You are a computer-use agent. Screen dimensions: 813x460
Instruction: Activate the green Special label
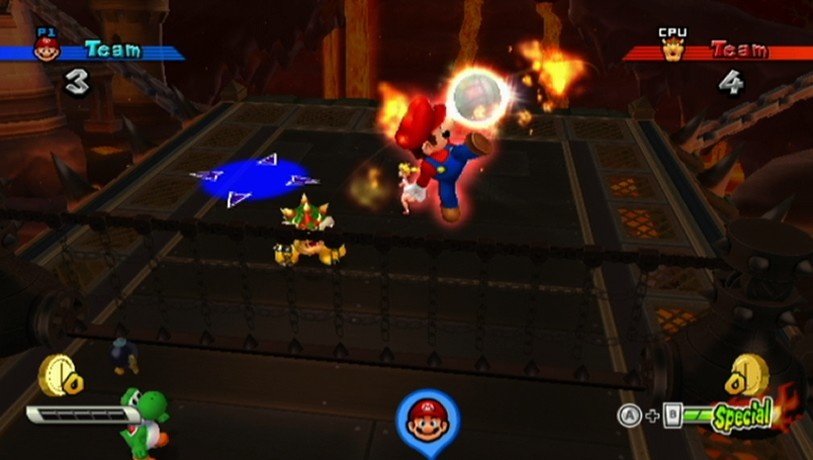[x=743, y=414]
